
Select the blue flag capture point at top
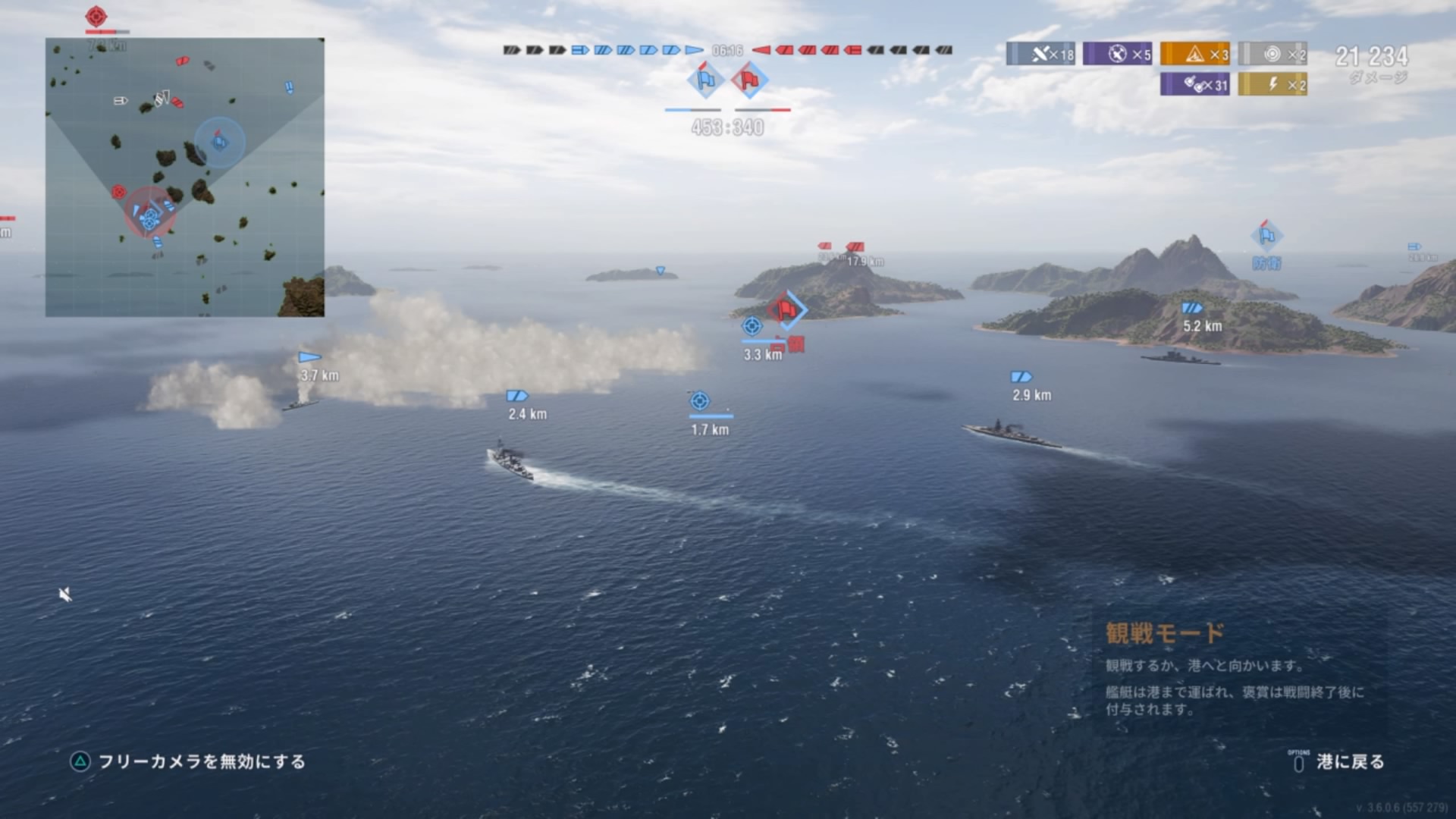pos(705,80)
